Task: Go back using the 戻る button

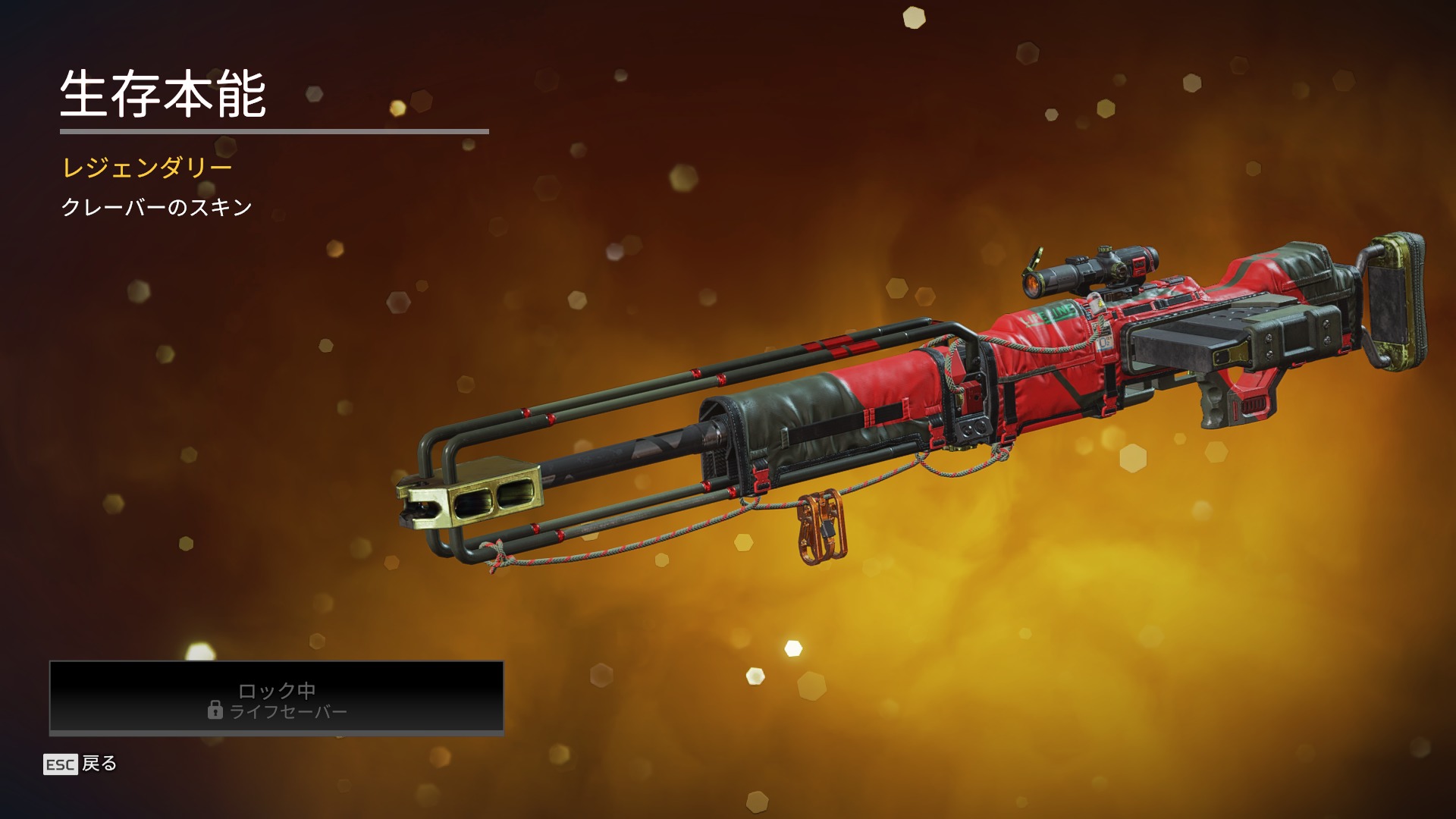Action: pyautogui.click(x=81, y=764)
